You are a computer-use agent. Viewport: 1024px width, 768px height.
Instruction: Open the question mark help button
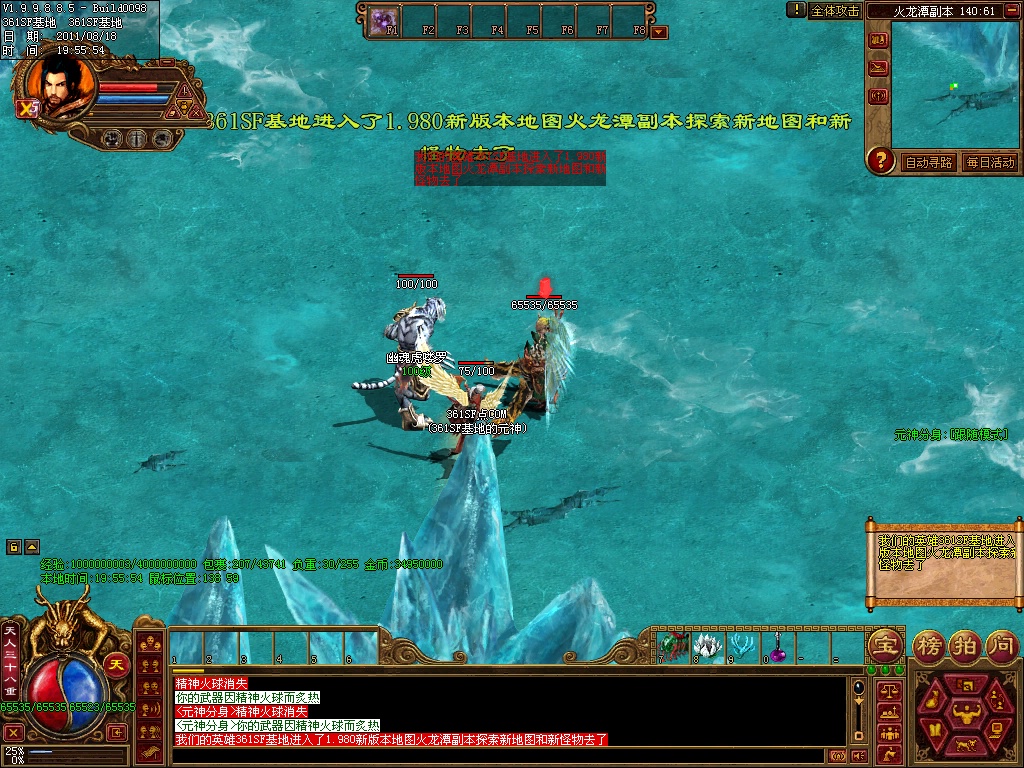[880, 160]
